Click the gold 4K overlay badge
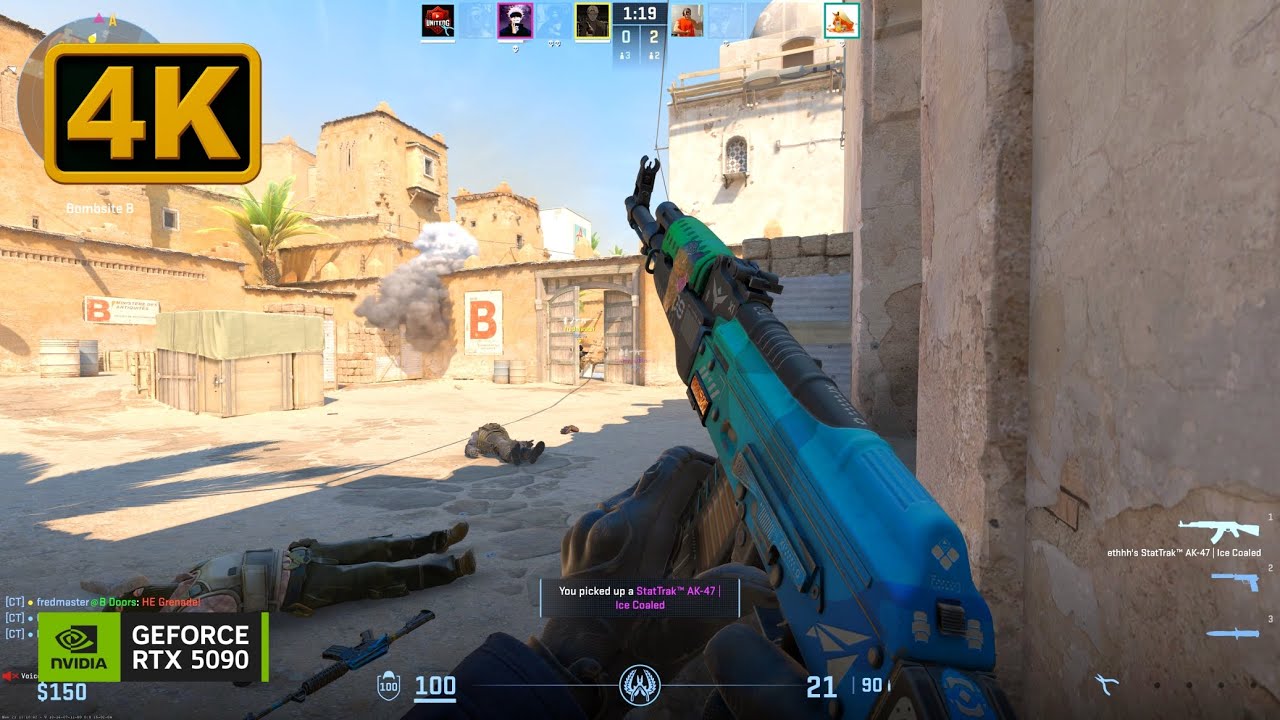This screenshot has height=720, width=1280. click(152, 113)
